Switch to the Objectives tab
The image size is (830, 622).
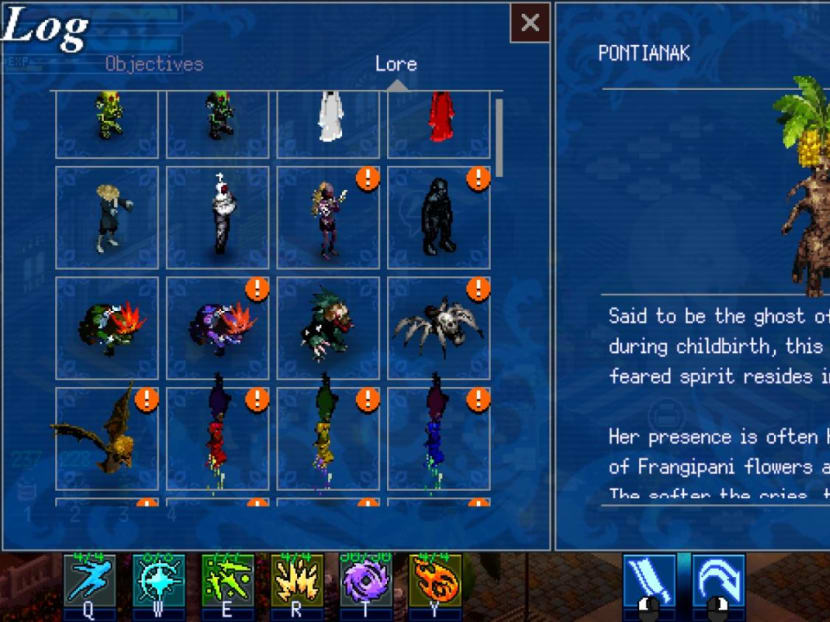click(154, 64)
